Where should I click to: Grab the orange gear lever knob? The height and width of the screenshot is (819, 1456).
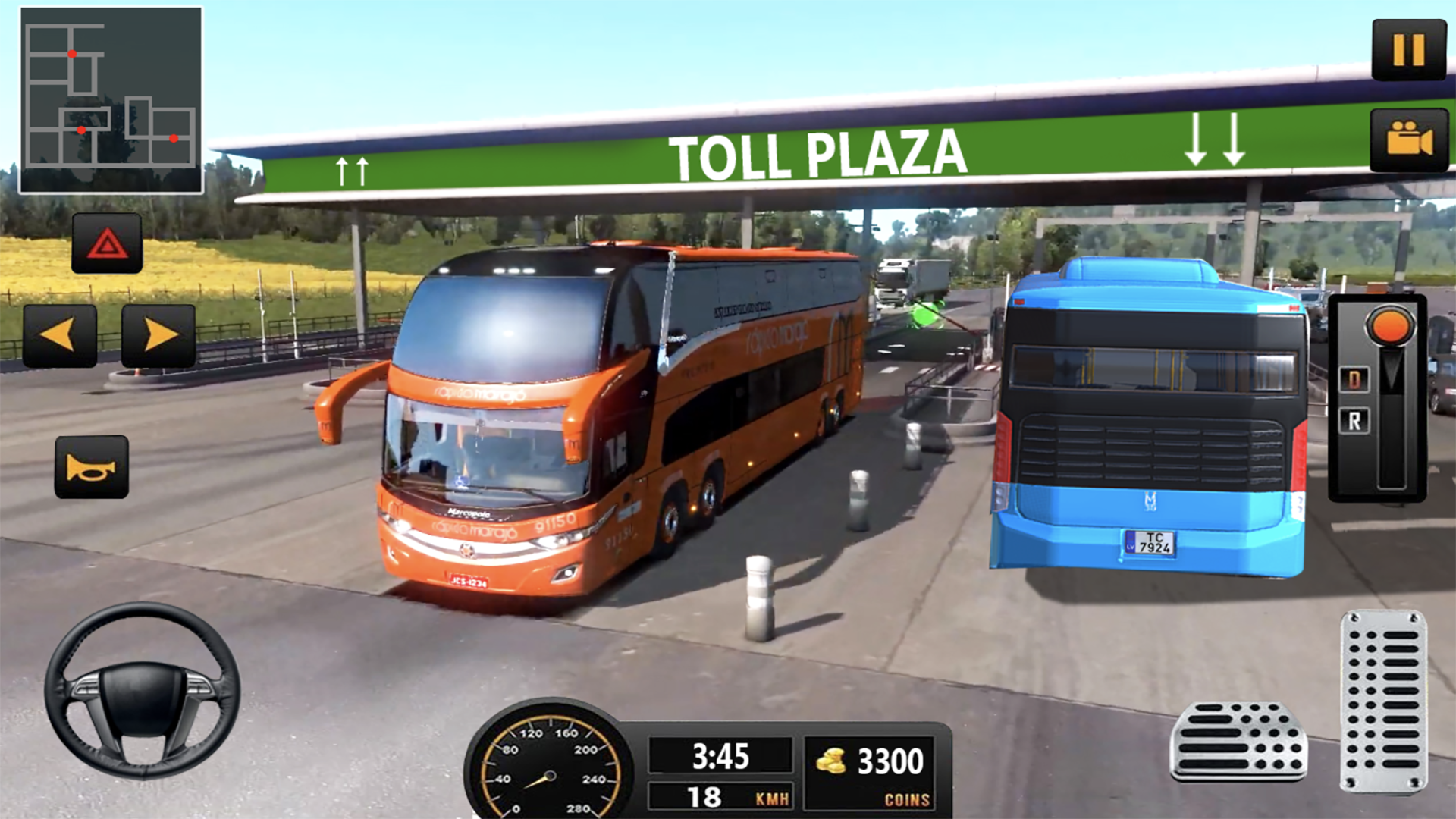coord(1390,326)
